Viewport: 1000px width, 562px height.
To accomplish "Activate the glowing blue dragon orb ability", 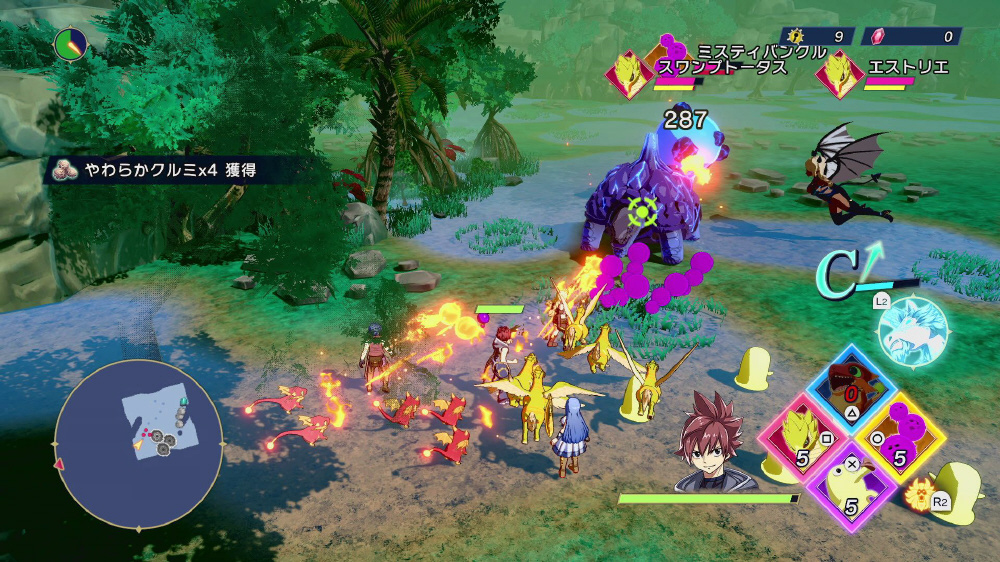I will (912, 330).
